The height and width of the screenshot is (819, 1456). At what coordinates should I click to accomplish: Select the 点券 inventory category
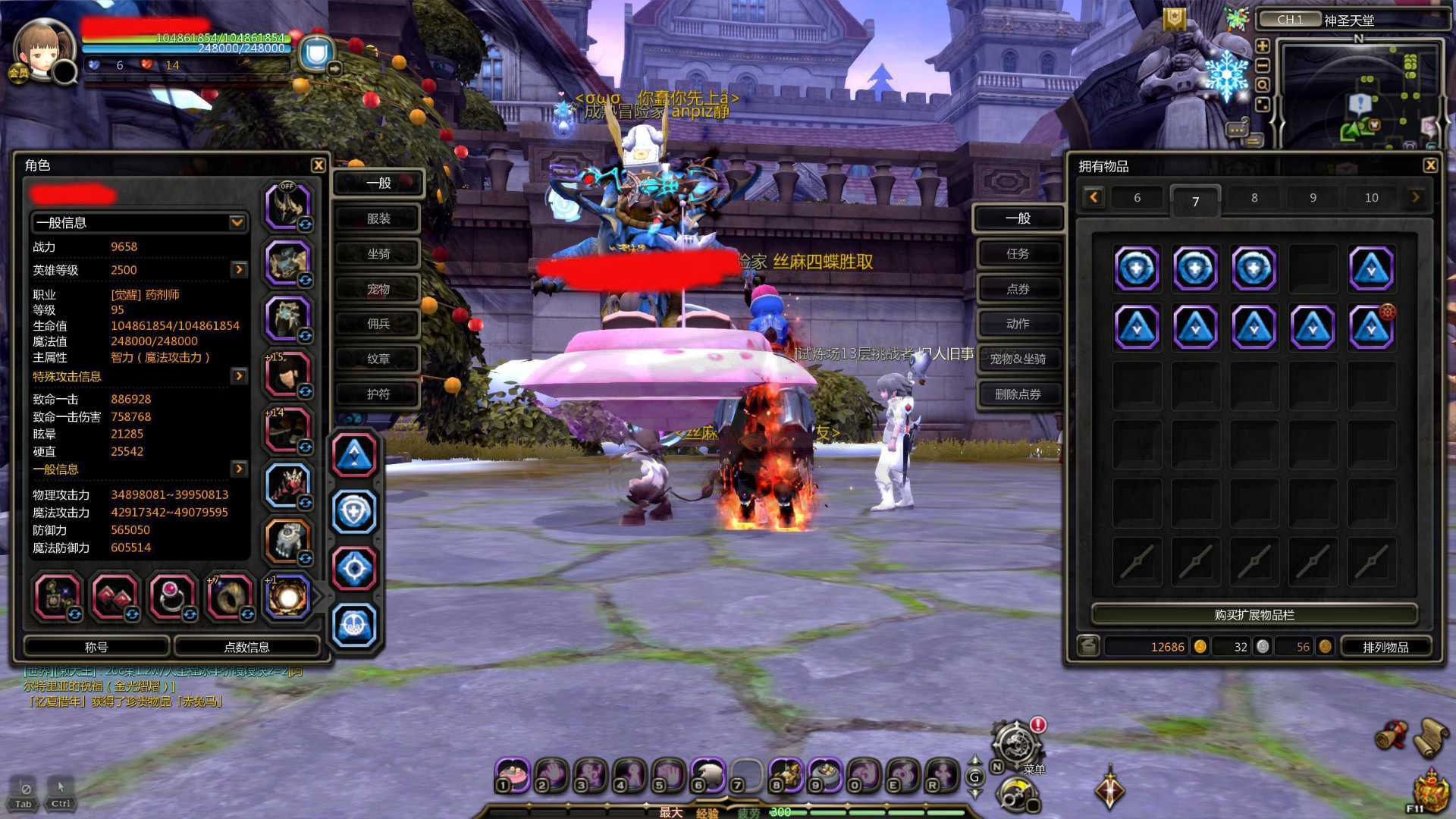(1018, 289)
